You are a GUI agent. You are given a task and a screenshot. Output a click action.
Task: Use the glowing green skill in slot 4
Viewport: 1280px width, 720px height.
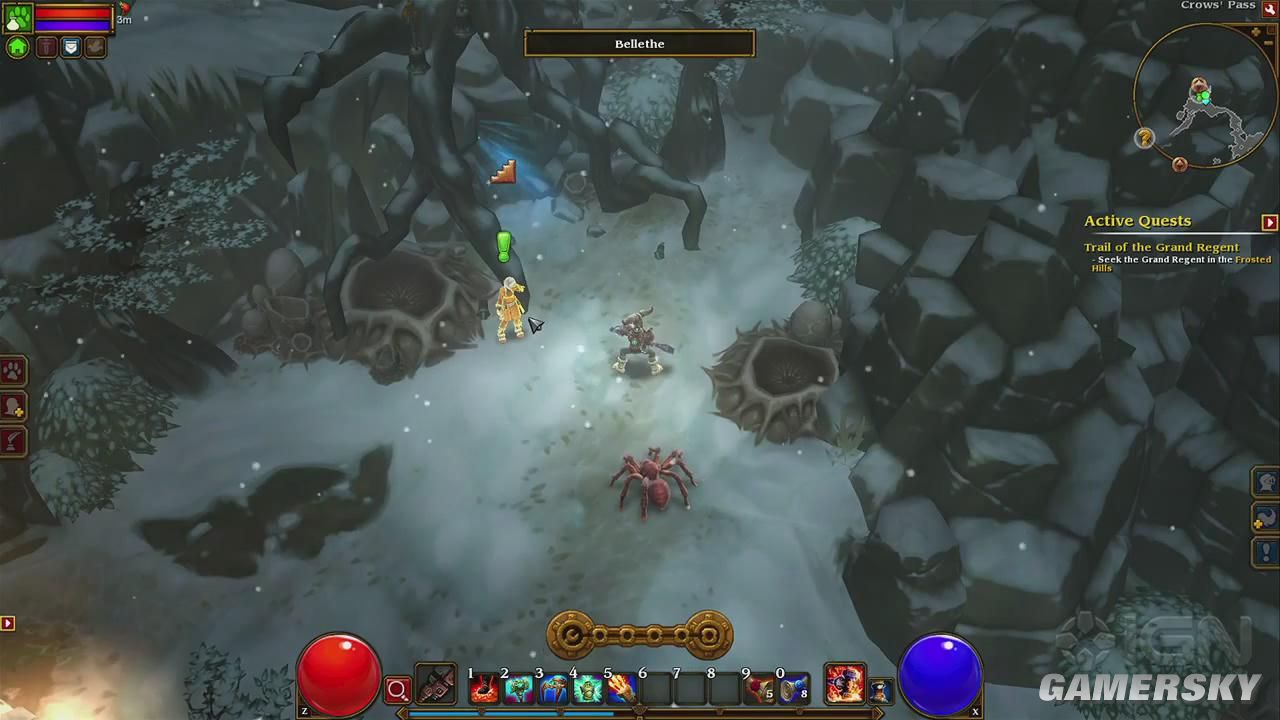click(x=588, y=688)
